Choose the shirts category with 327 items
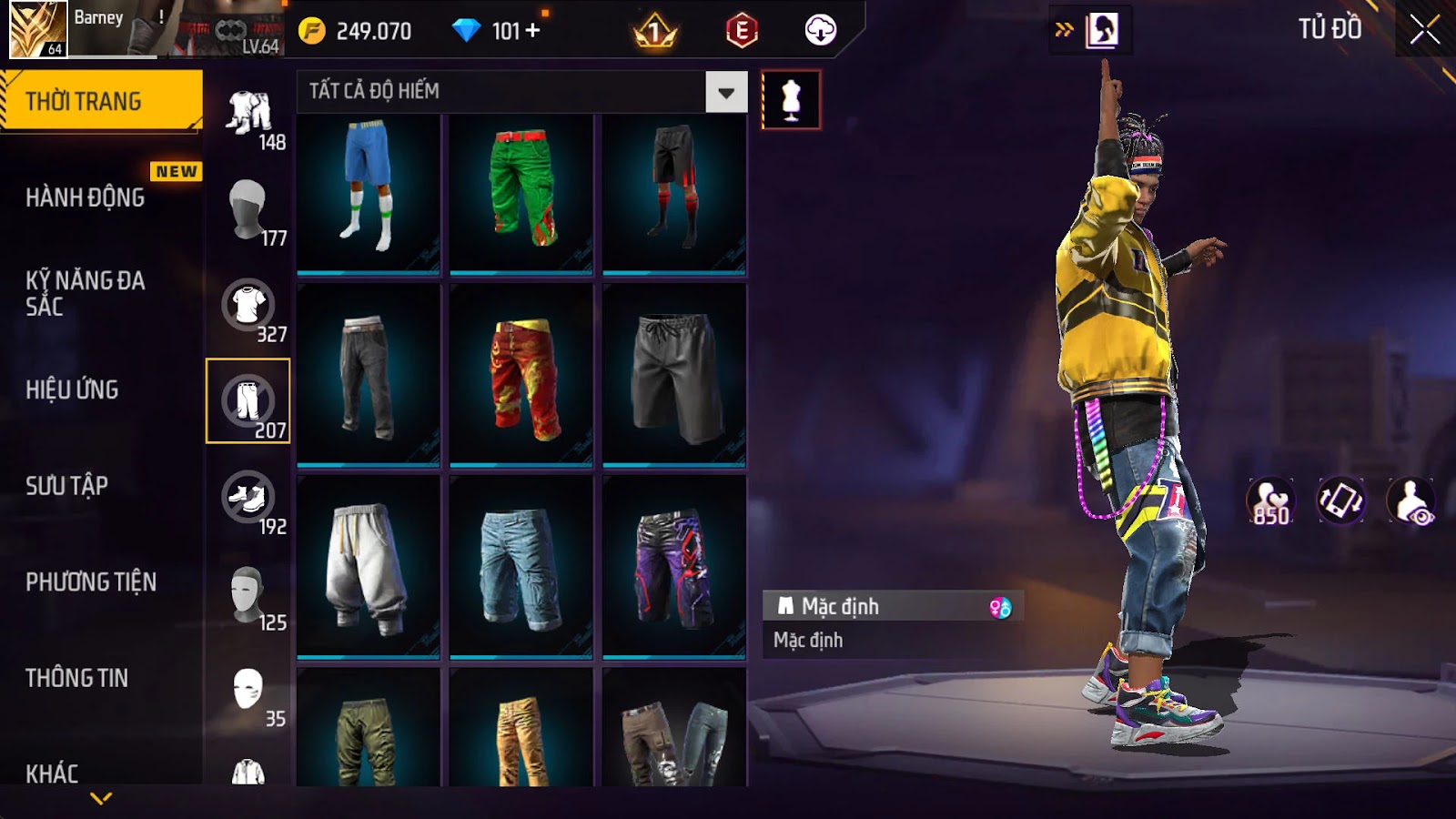The height and width of the screenshot is (819, 1456). click(248, 307)
